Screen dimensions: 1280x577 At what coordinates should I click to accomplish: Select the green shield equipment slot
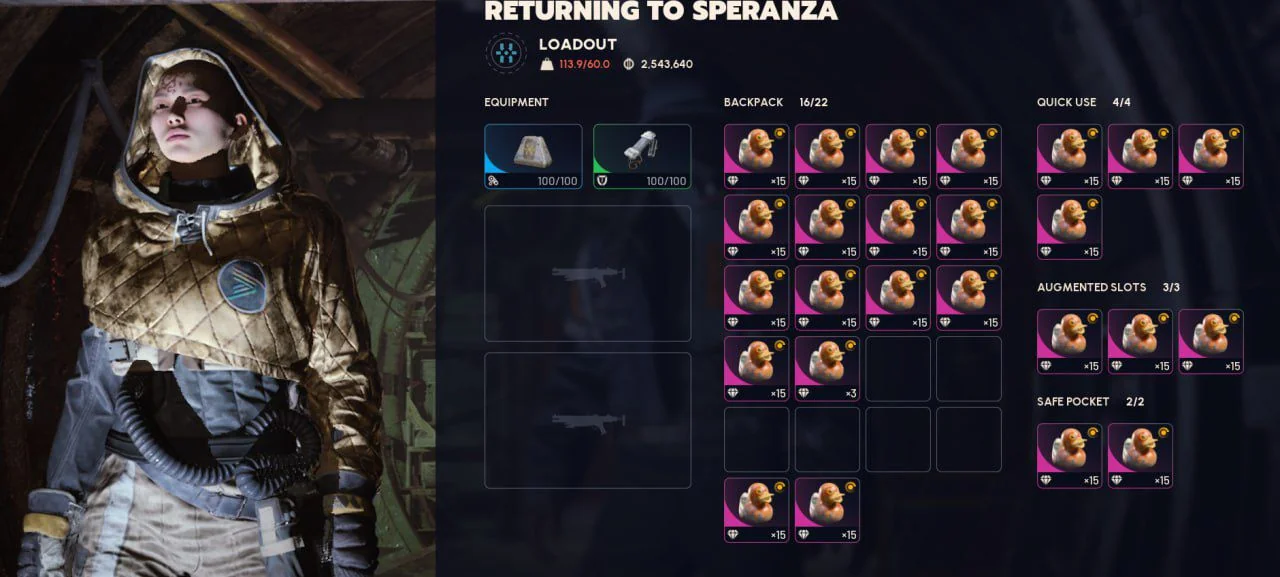click(x=642, y=156)
